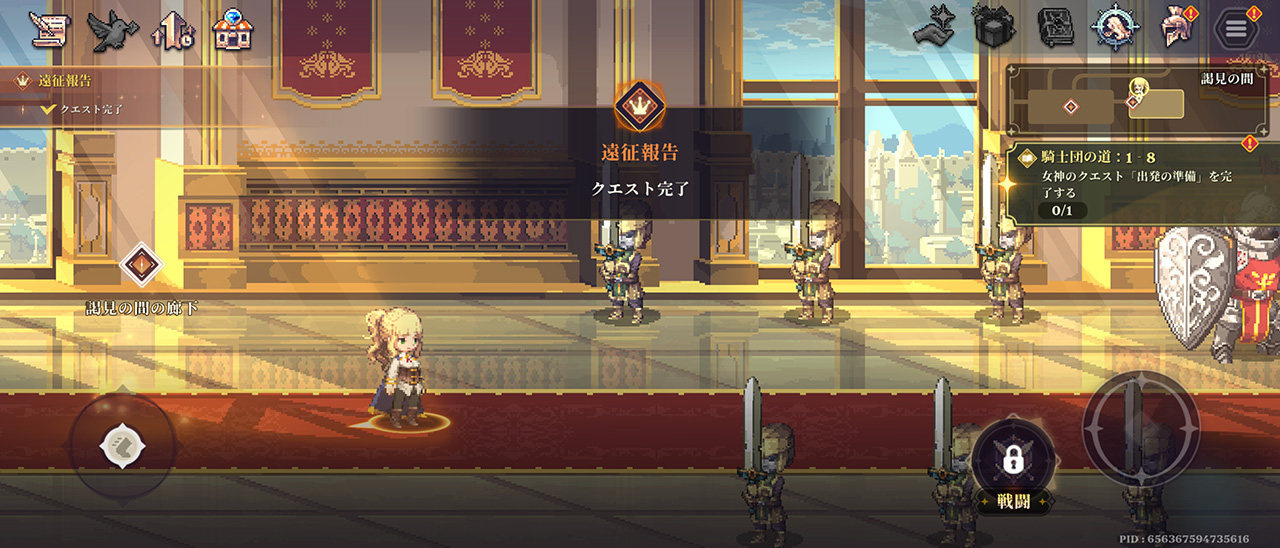Open the gem shop building icon
Viewport: 1280px width, 548px height.
[x=233, y=31]
